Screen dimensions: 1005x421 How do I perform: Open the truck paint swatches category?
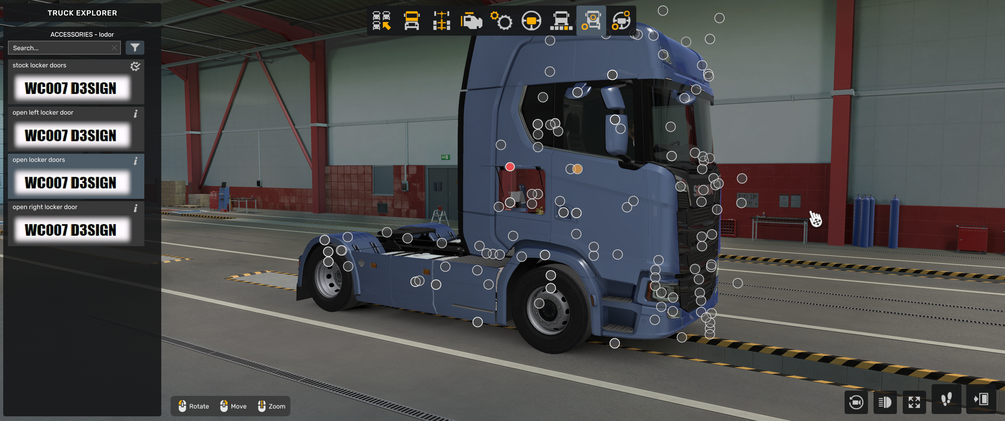561,21
